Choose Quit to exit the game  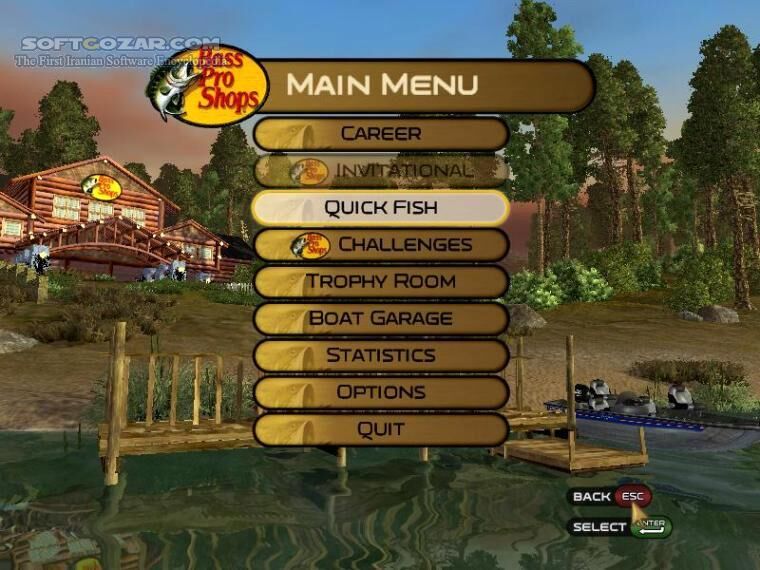coord(381,430)
